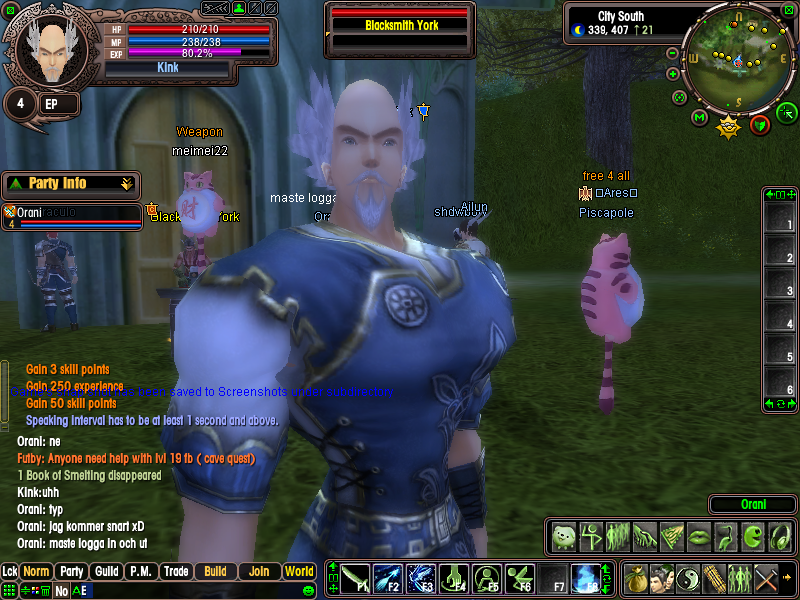Open the P.M. chat tab
Image resolution: width=800 pixels, height=600 pixels.
(x=140, y=572)
